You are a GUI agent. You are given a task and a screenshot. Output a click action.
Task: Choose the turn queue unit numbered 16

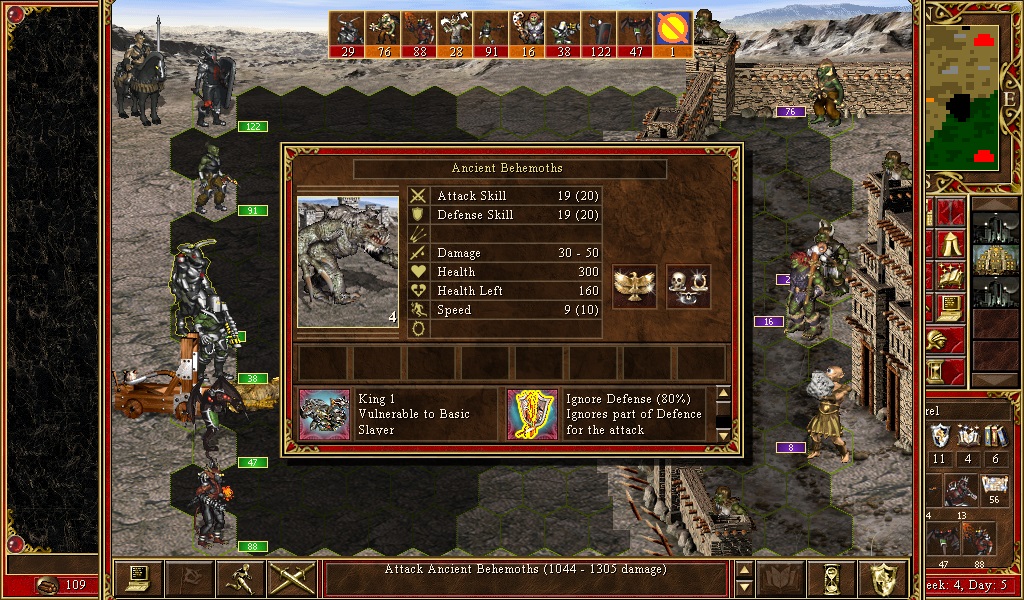pos(528,34)
